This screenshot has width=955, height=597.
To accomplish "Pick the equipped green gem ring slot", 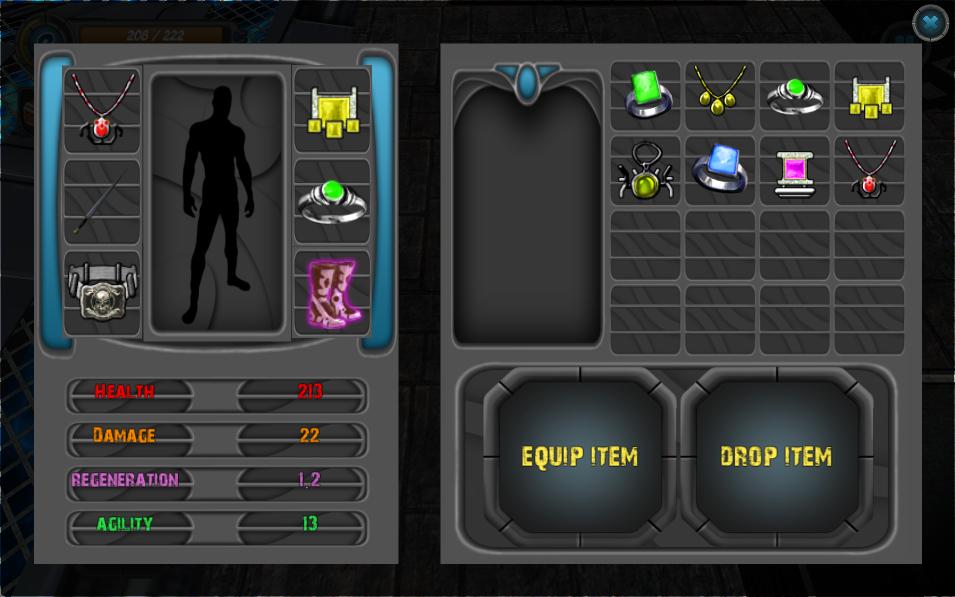I will click(332, 201).
